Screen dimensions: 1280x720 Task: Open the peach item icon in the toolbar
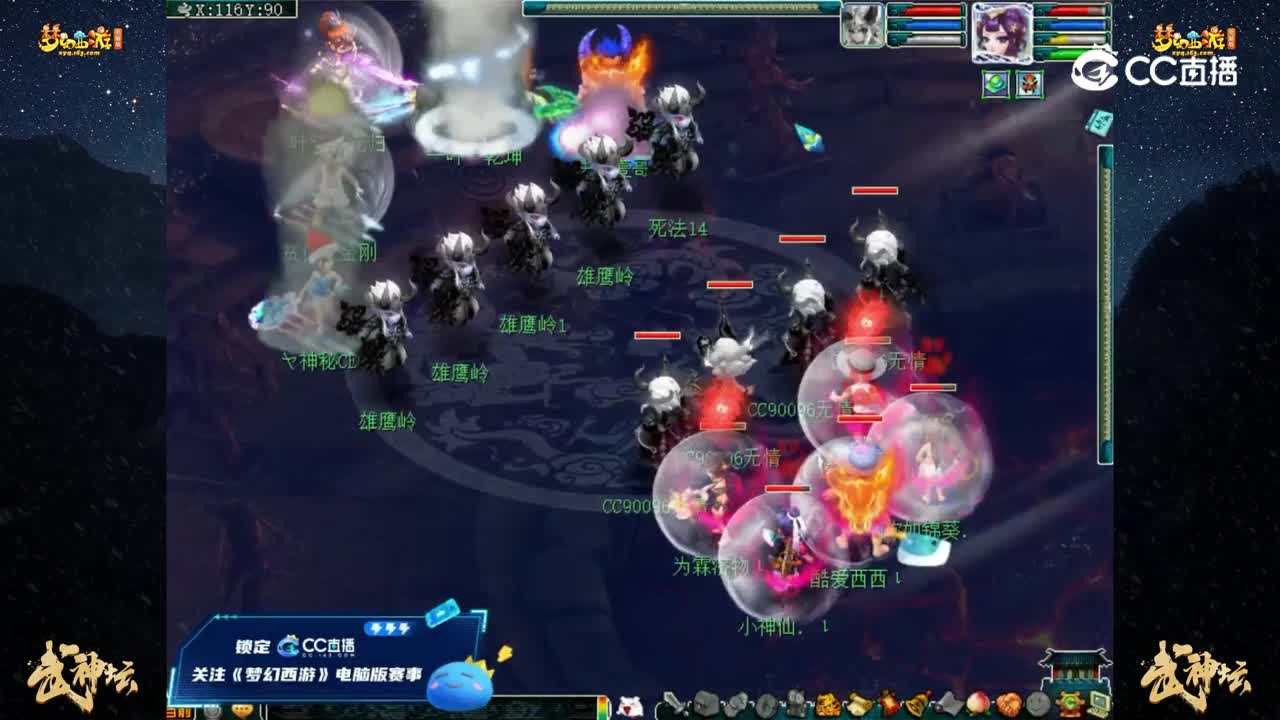click(x=976, y=703)
